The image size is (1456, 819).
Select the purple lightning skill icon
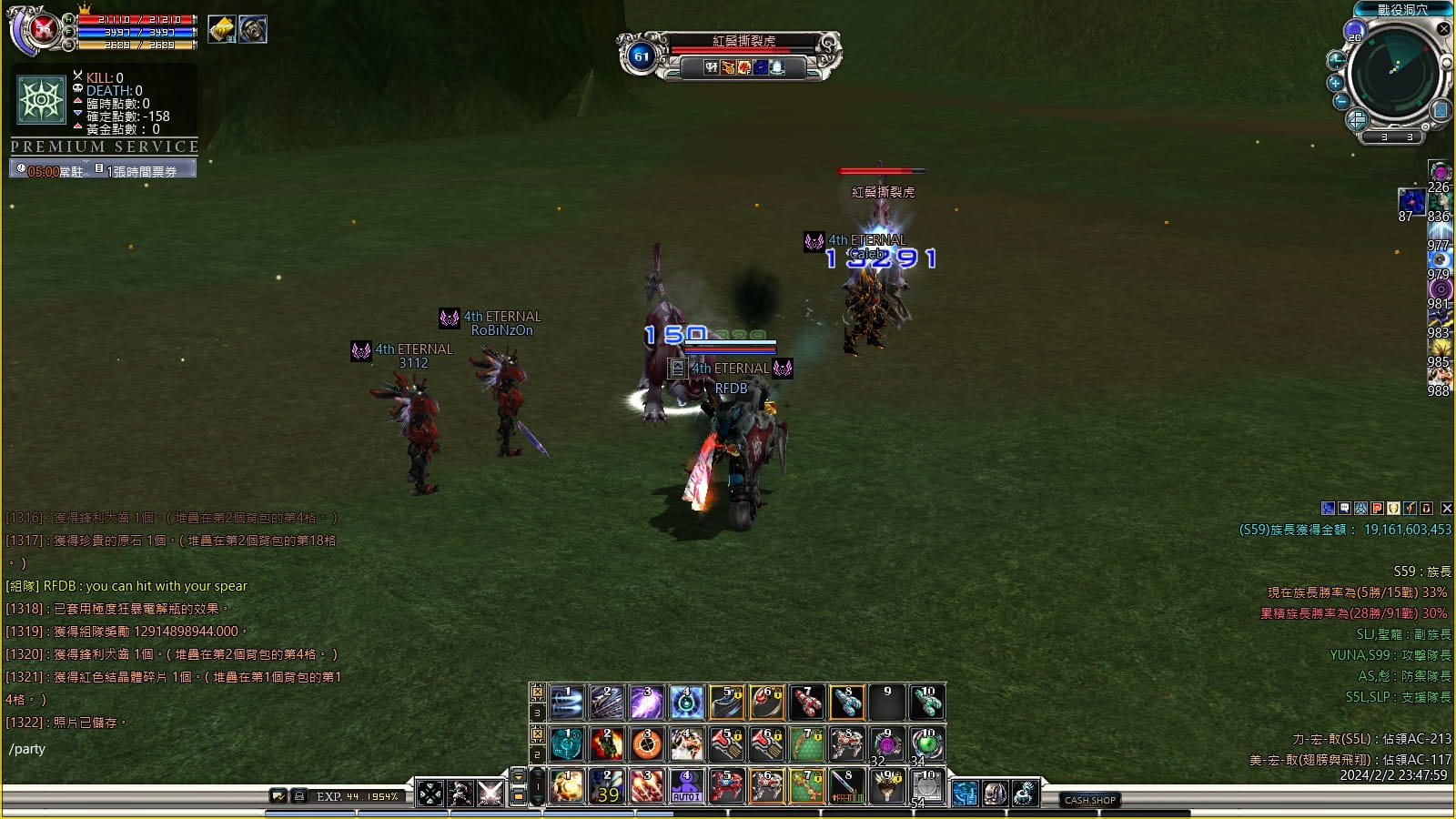tap(646, 703)
